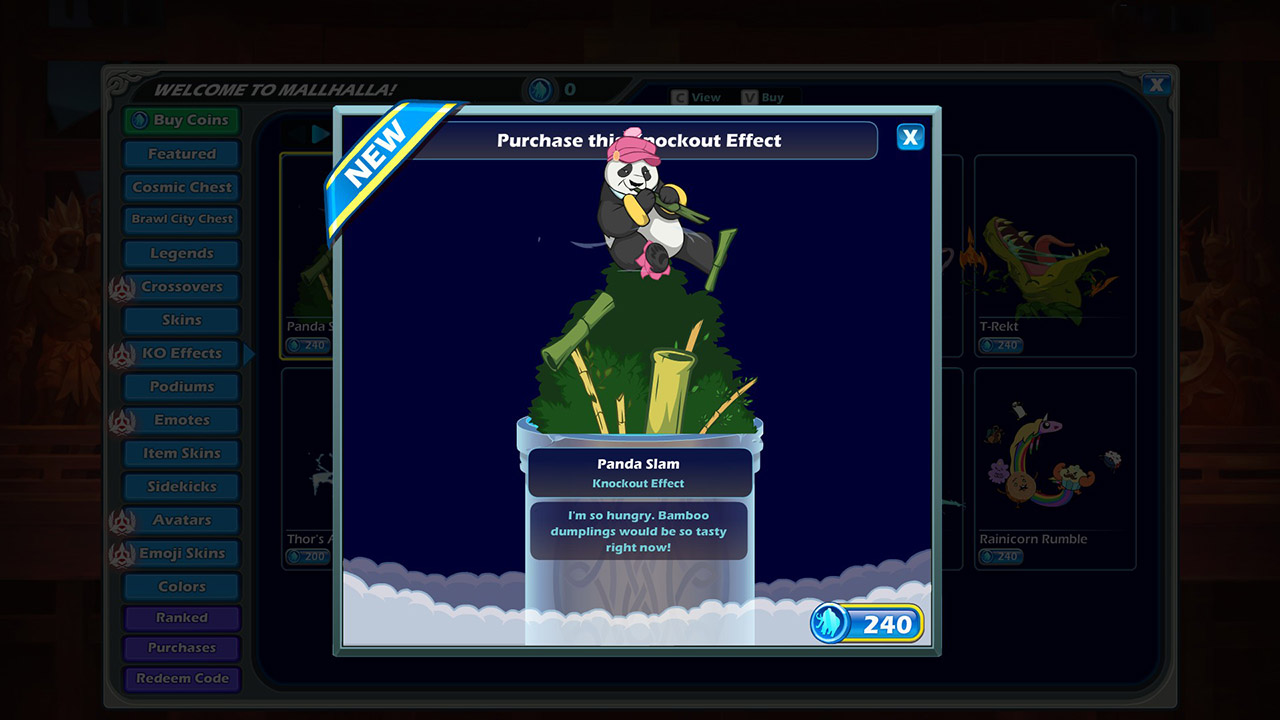The height and width of the screenshot is (720, 1280).
Task: Open the Featured shop section
Action: click(180, 153)
